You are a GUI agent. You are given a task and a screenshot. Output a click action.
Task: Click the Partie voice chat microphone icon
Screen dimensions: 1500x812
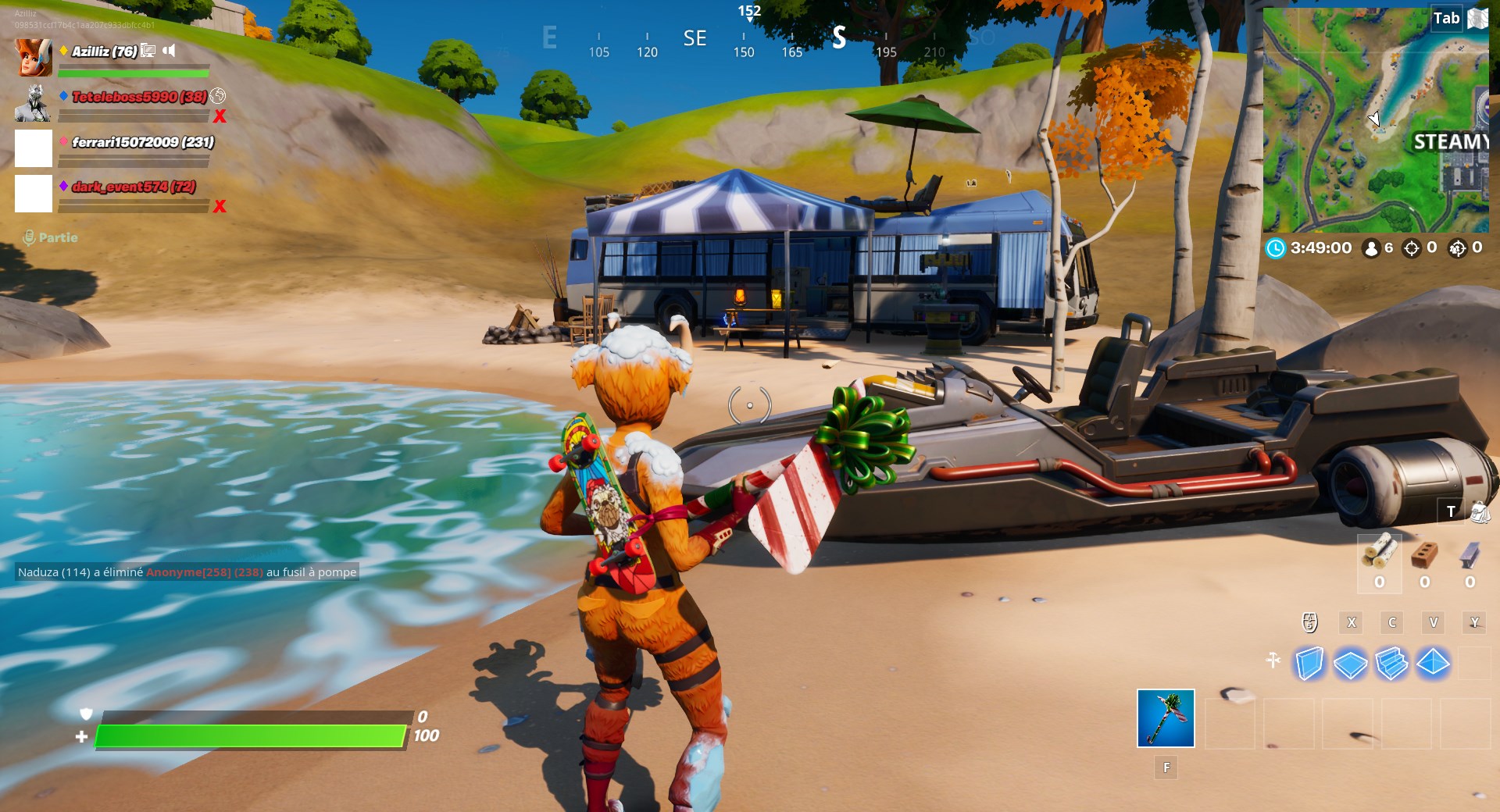[30, 237]
